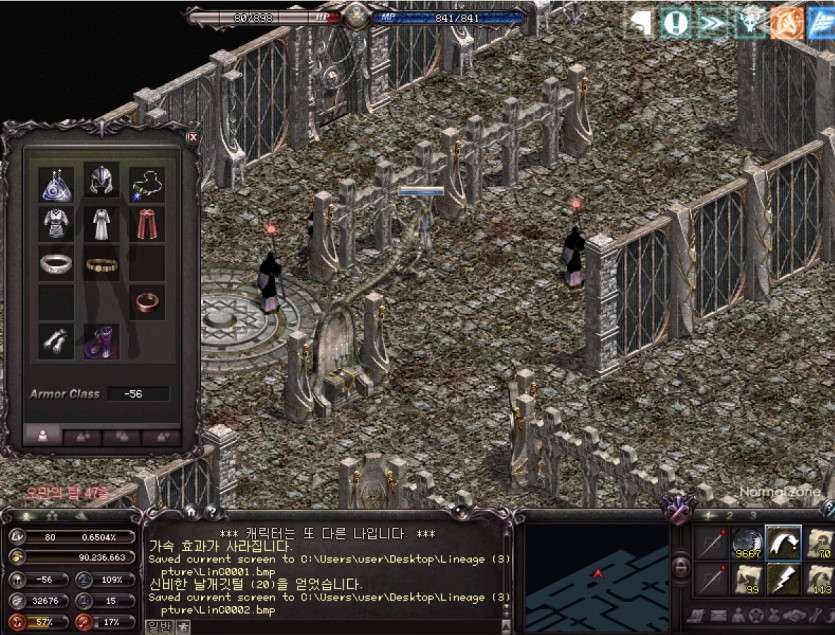
Task: Select the equipped helmet slot
Action: (x=101, y=182)
